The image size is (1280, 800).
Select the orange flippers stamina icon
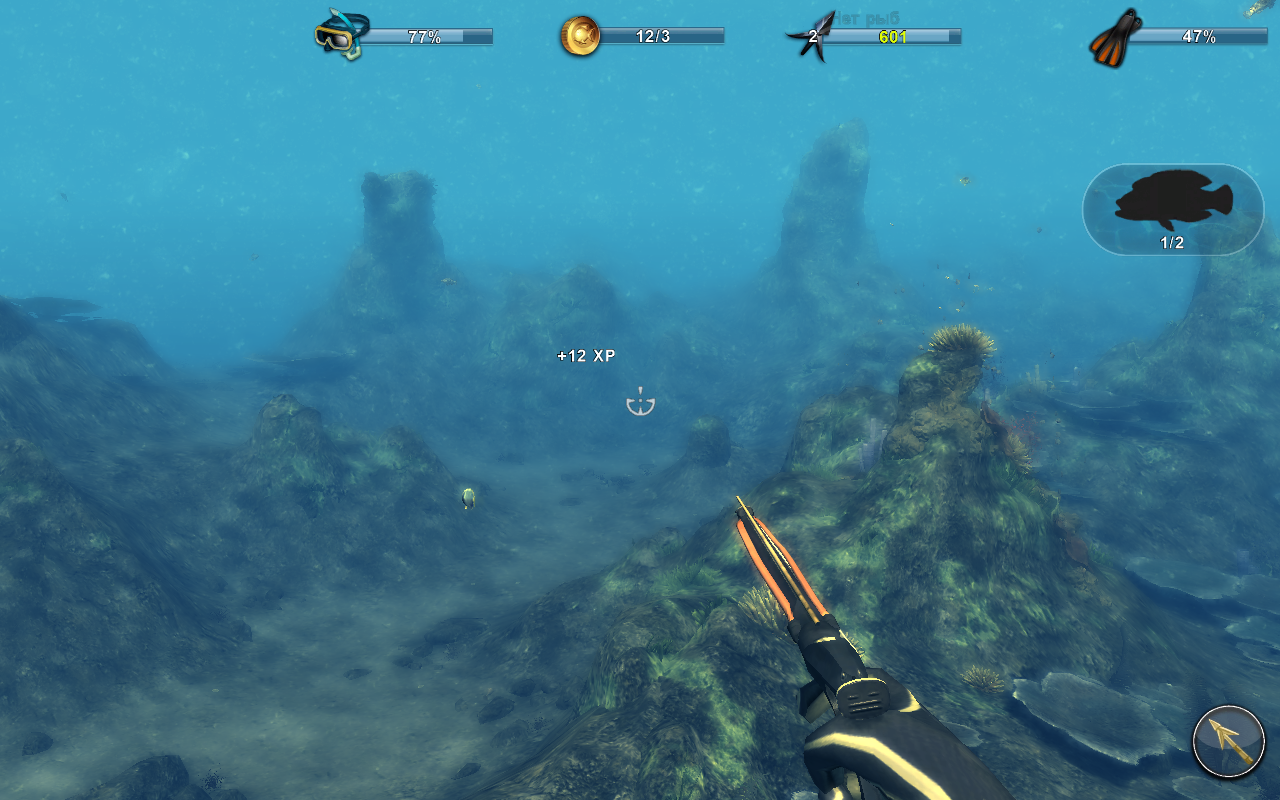pyautogui.click(x=1115, y=38)
